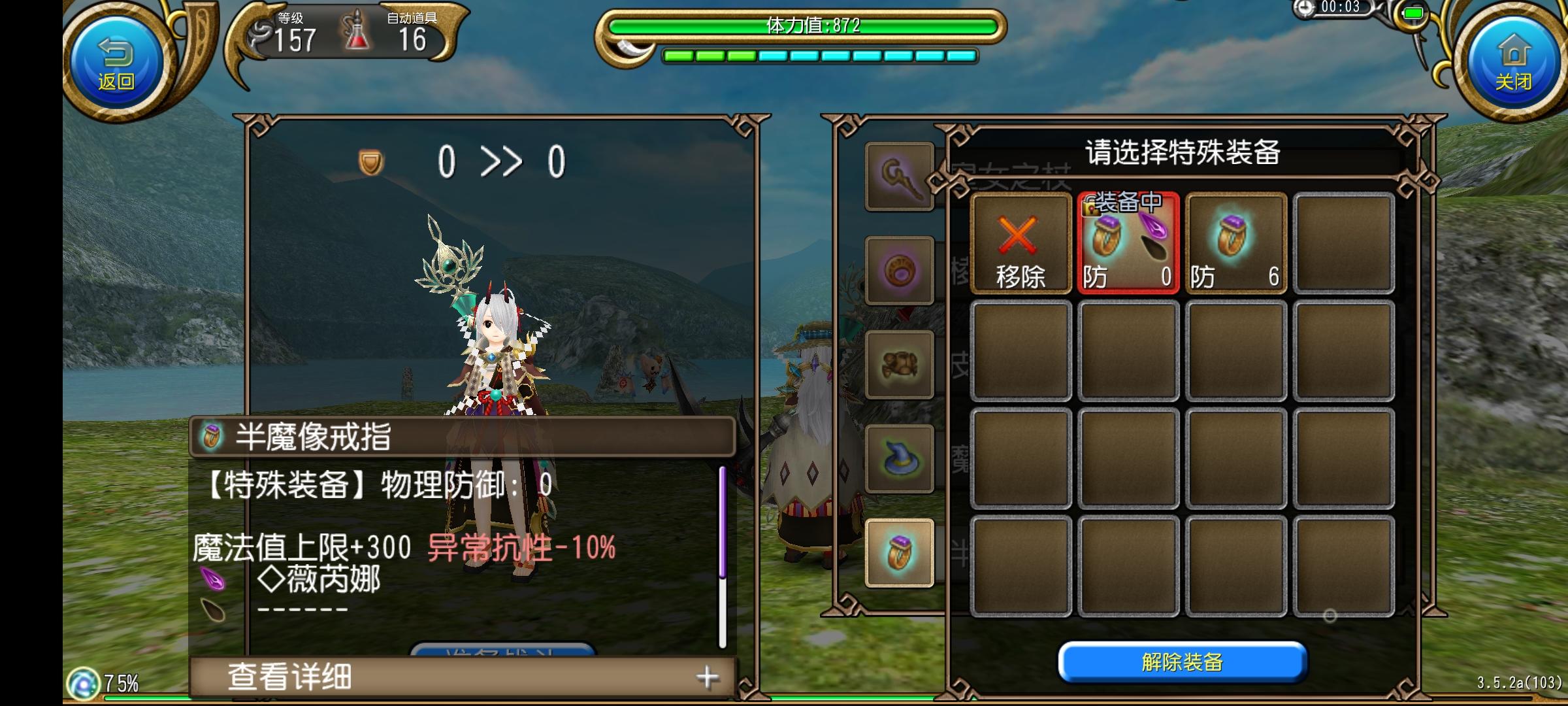This screenshot has height=706, width=1568.
Task: Click the red X 移除 remove icon
Action: click(1021, 242)
